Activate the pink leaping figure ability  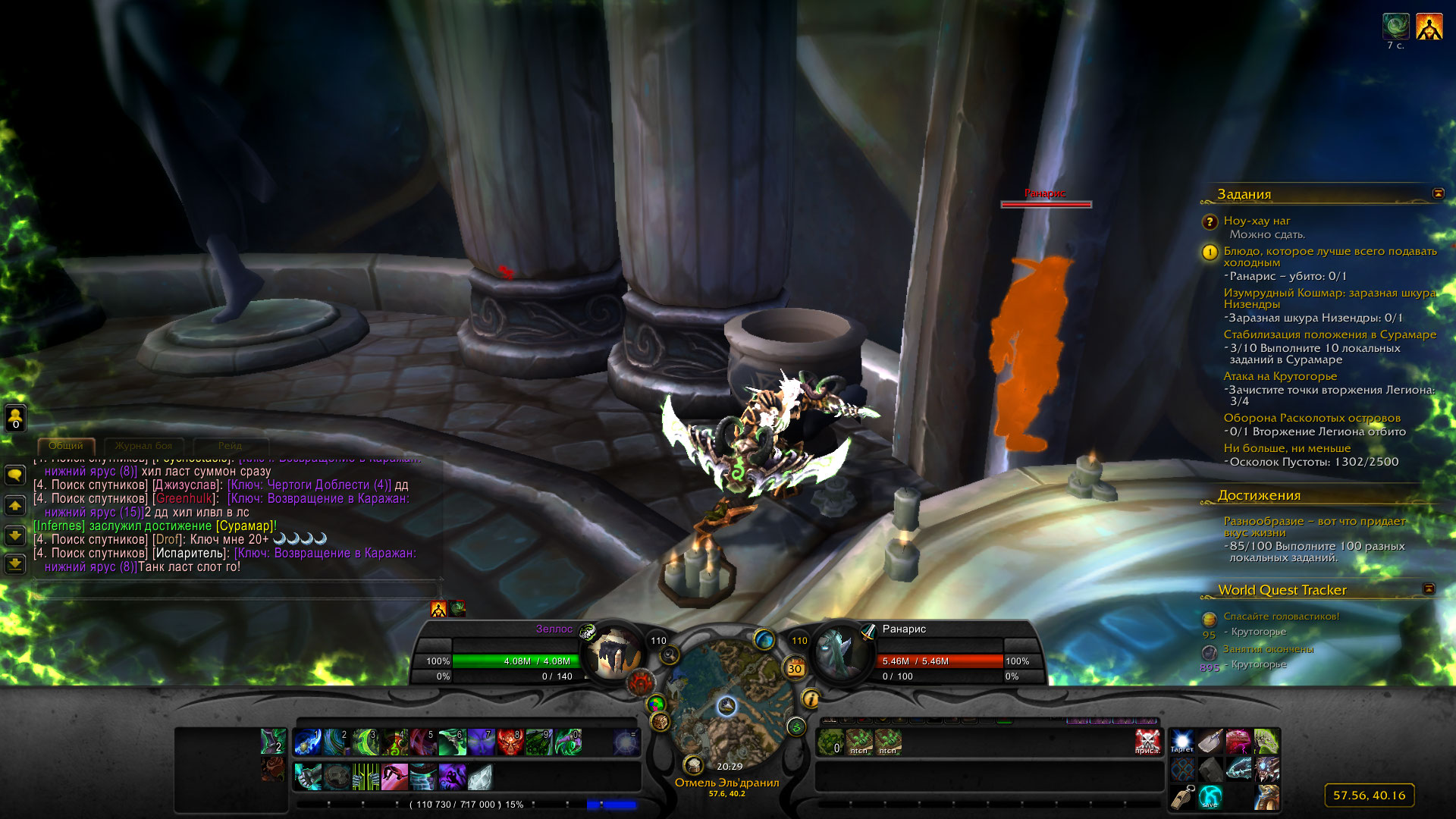click(394, 777)
